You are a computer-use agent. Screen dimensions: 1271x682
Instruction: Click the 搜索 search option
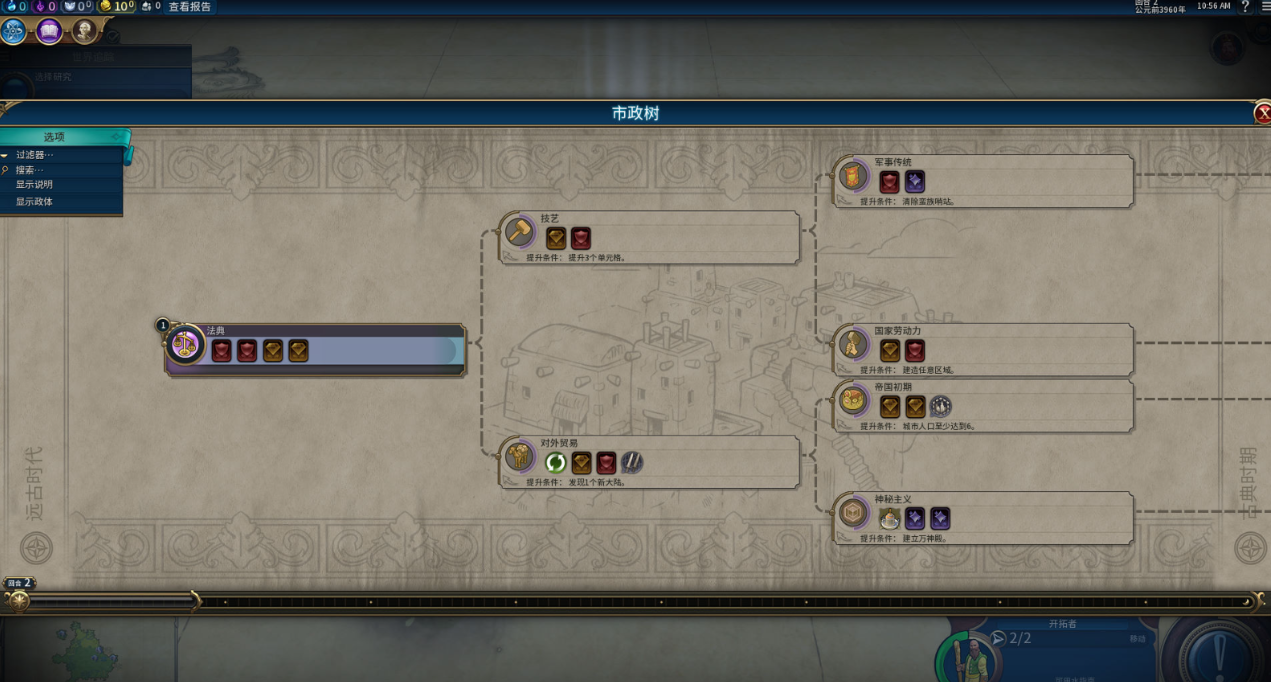[30, 170]
